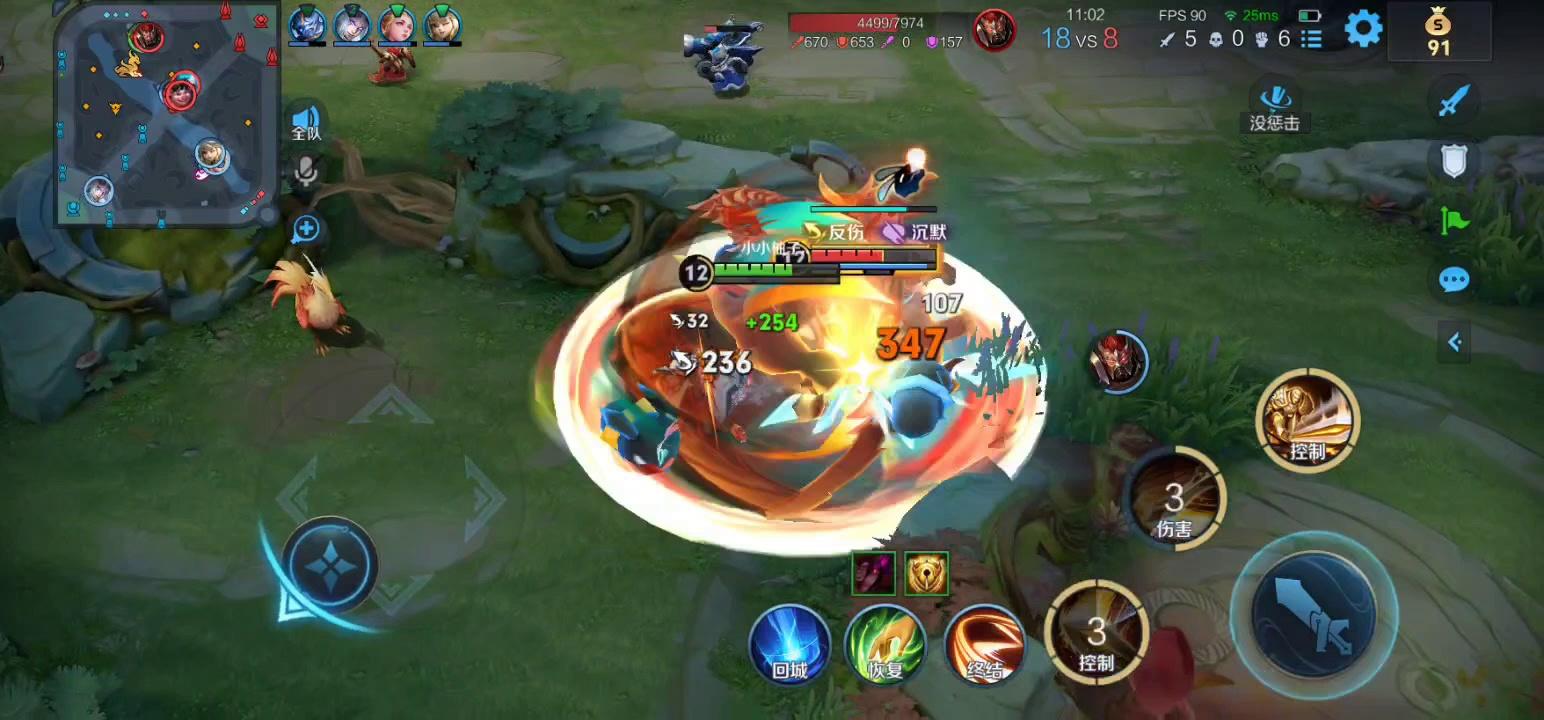Screen dimensions: 1544x720
Task: Send the green flag signal
Action: coord(1454,220)
